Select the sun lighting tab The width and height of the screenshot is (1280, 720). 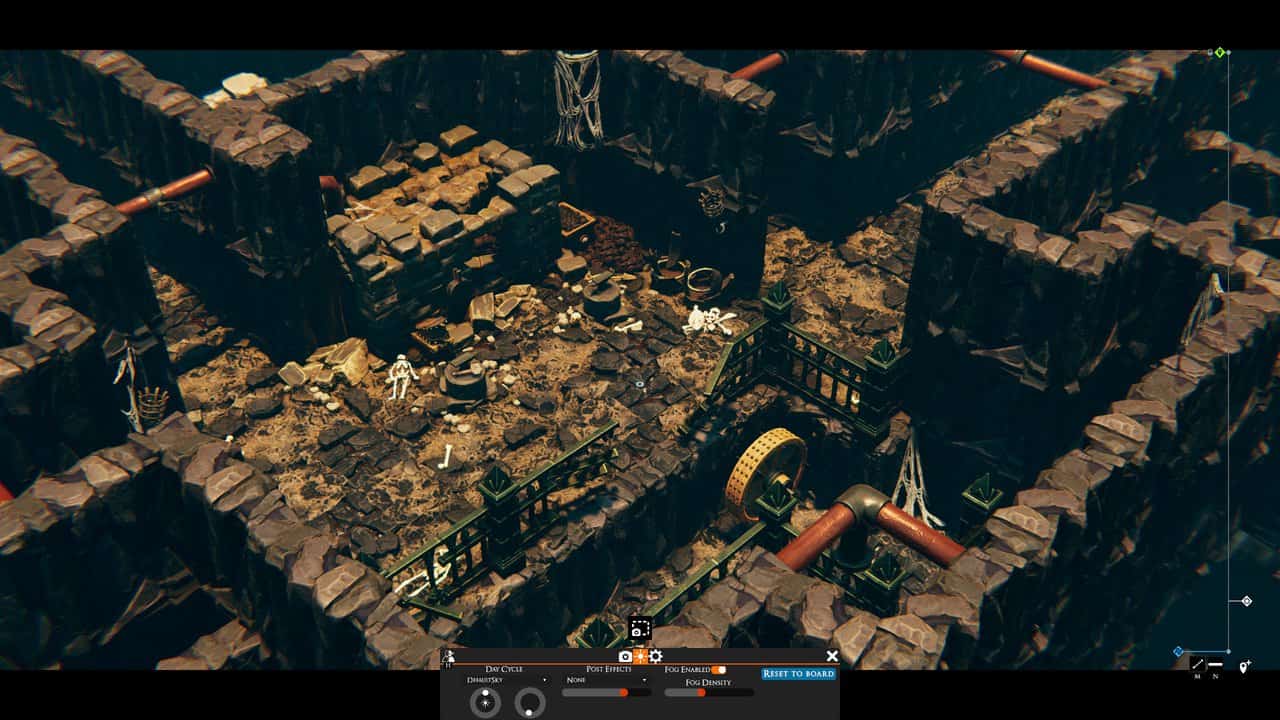pos(640,657)
